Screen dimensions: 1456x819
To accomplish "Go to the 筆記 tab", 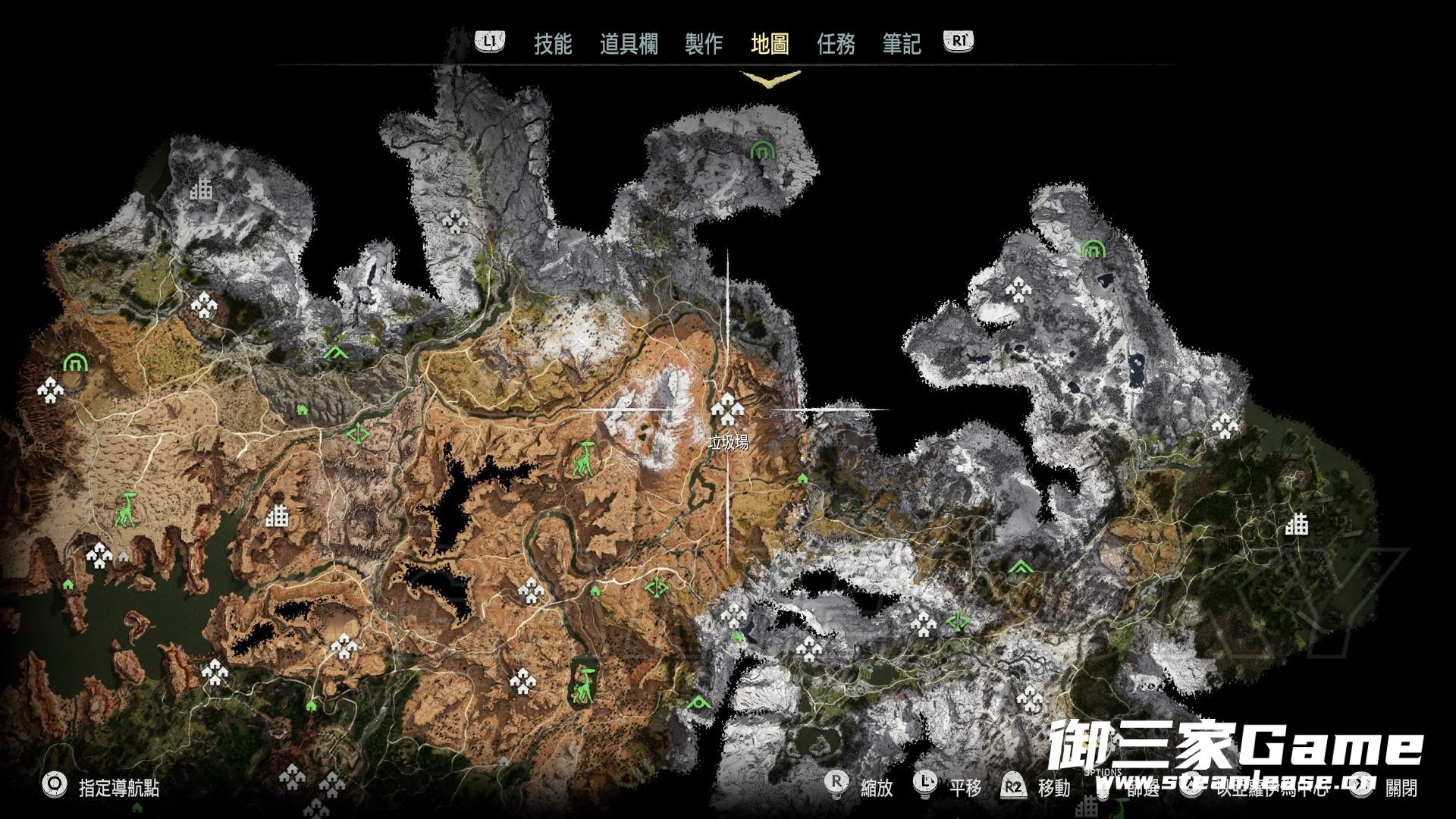I will coord(902,44).
